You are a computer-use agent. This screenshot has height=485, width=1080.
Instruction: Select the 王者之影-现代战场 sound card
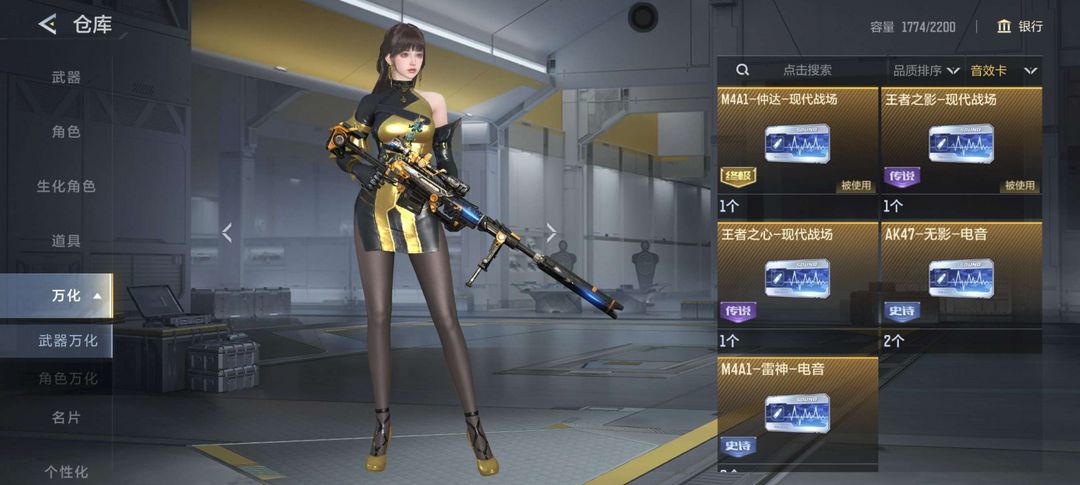pos(961,142)
